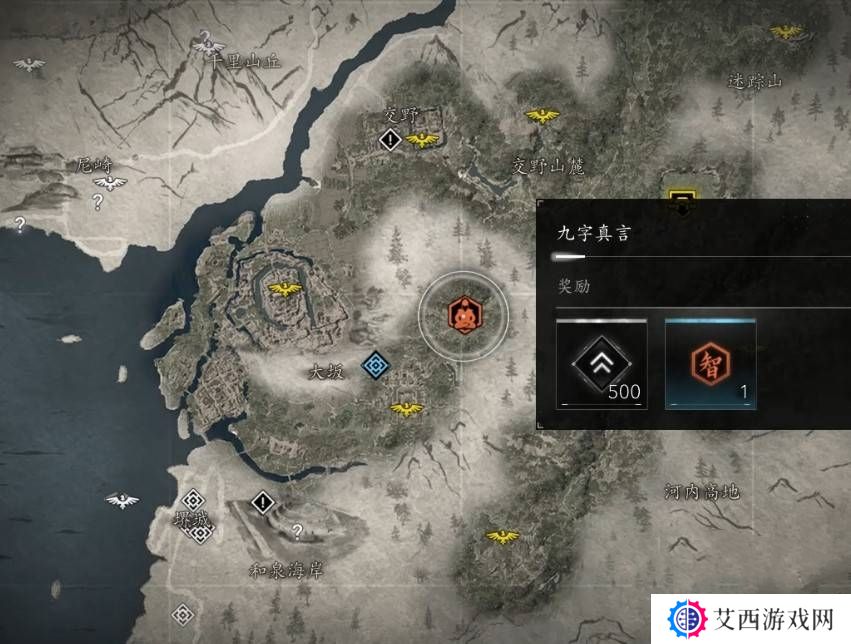Click the white viewpoint below 尼崎
851x644 pixels.
[110, 183]
